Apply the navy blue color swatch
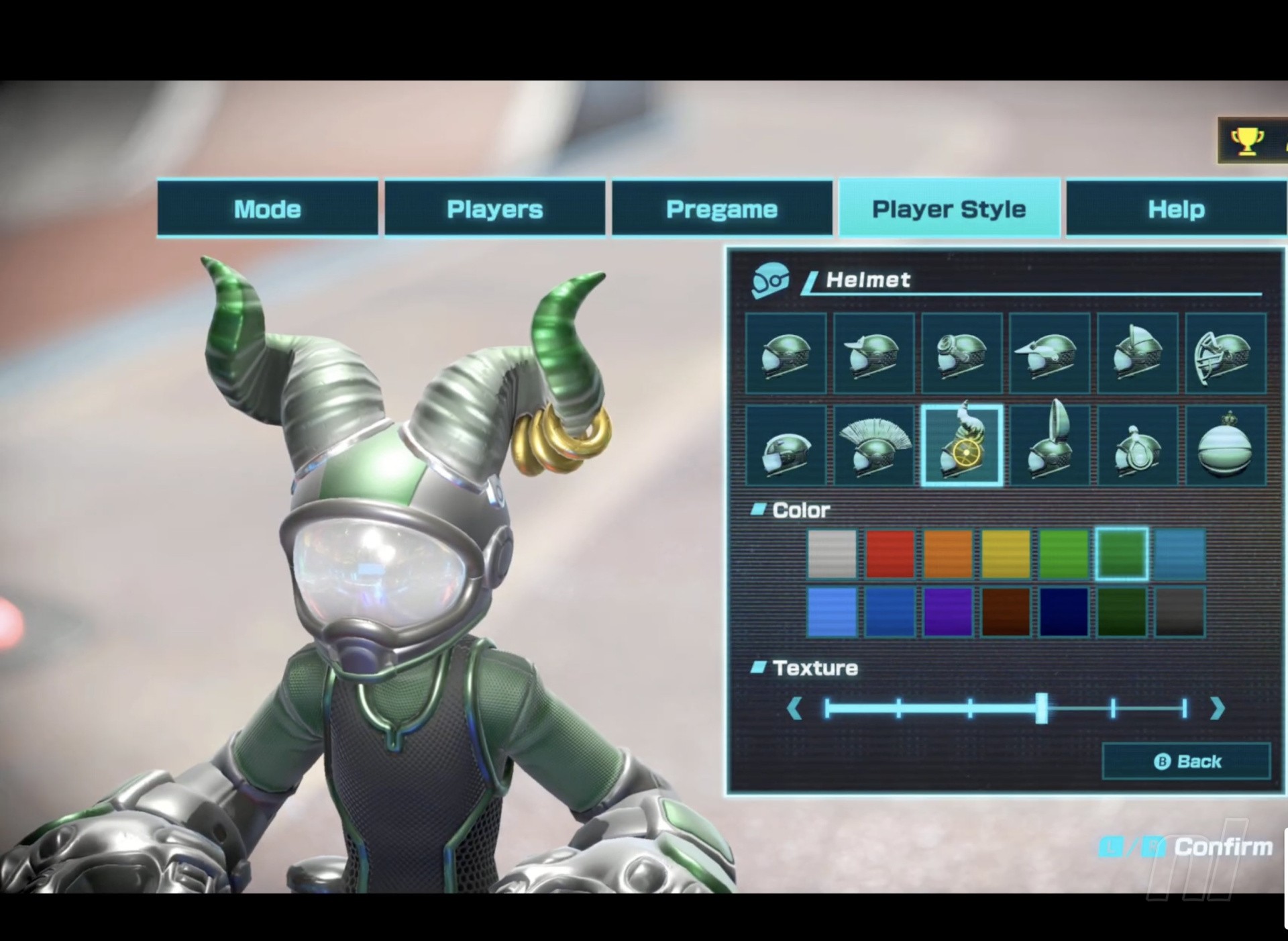Viewport: 1288px width, 941px height. point(1063,611)
